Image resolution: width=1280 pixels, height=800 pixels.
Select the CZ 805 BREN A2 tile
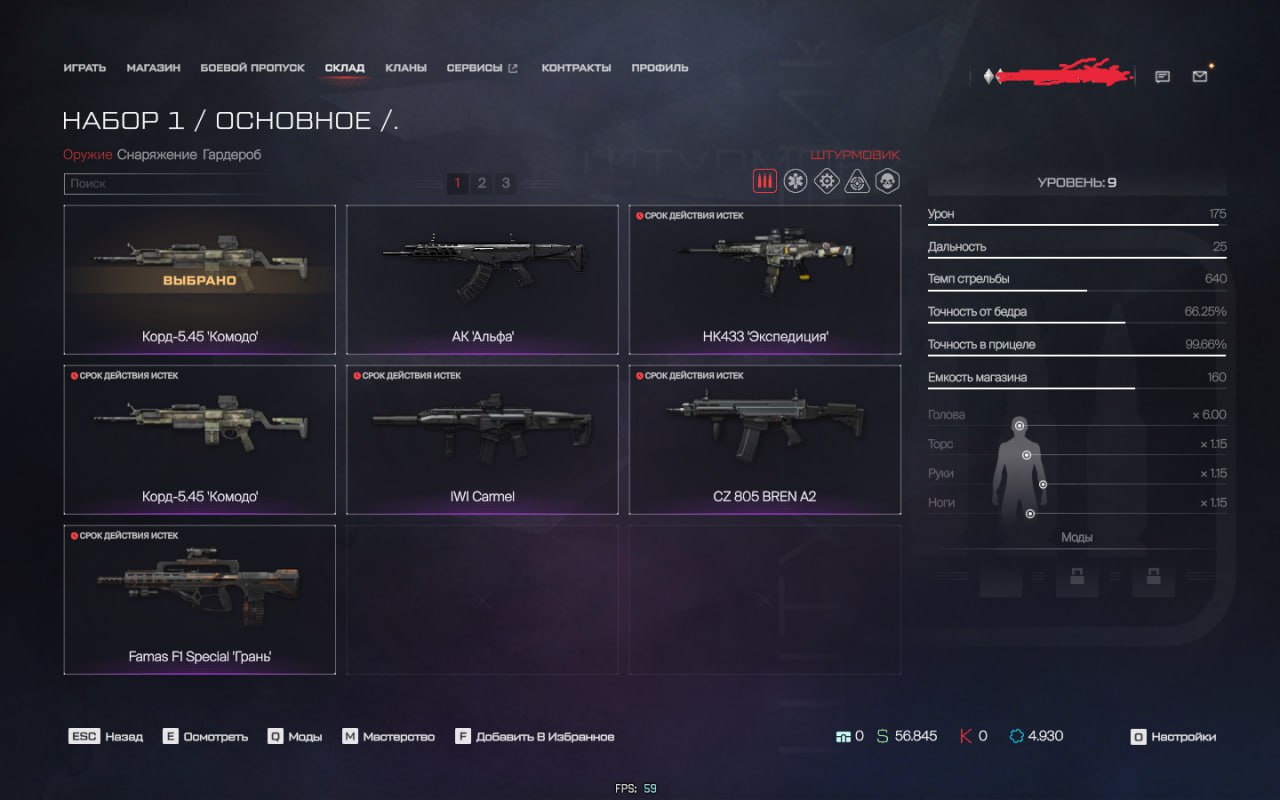tap(765, 439)
